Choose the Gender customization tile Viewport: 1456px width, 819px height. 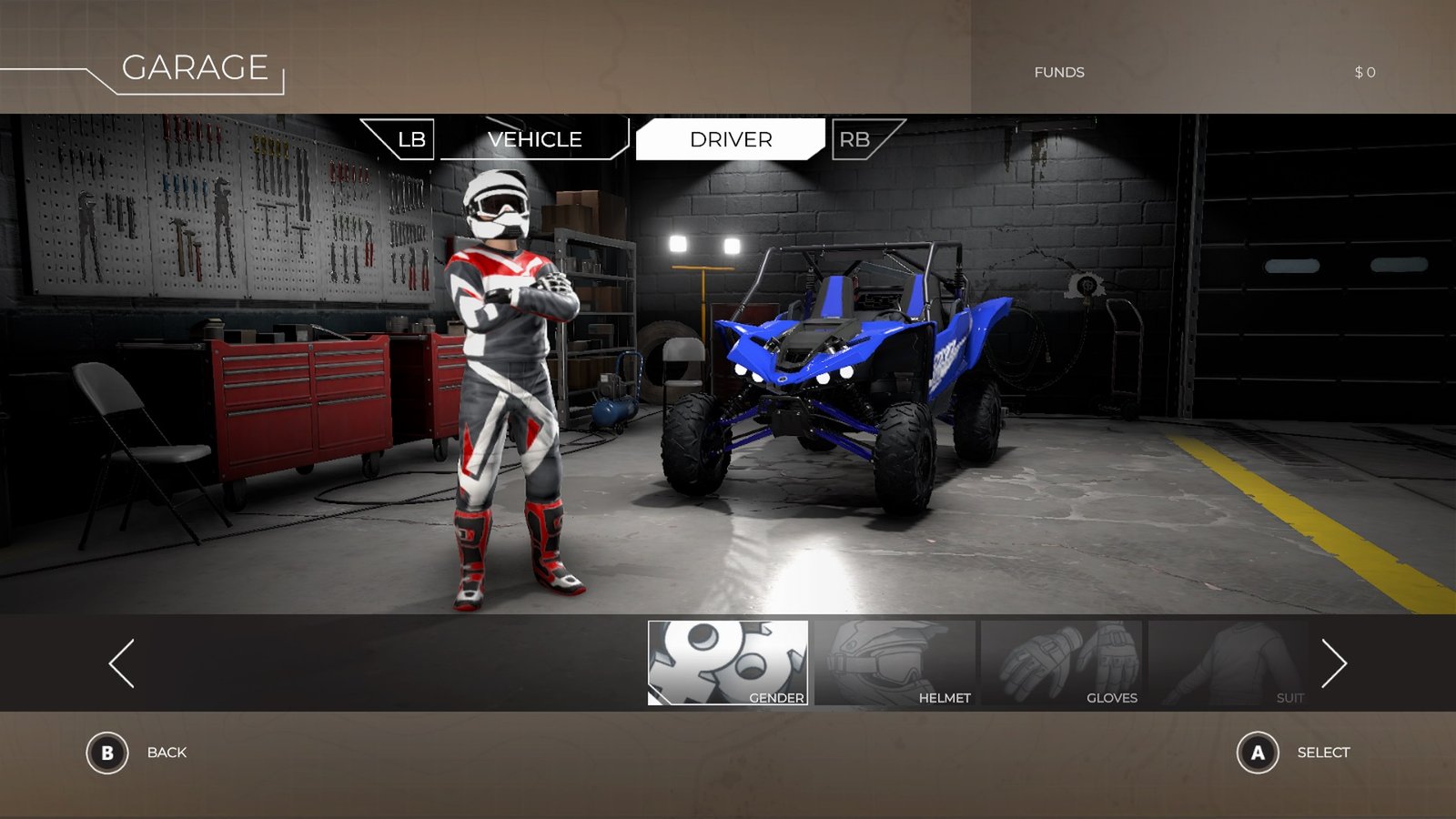point(728,662)
